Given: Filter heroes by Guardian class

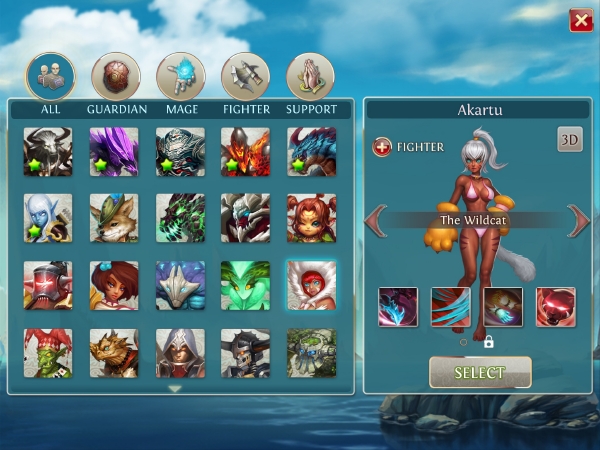Looking at the screenshot, I should point(115,75).
